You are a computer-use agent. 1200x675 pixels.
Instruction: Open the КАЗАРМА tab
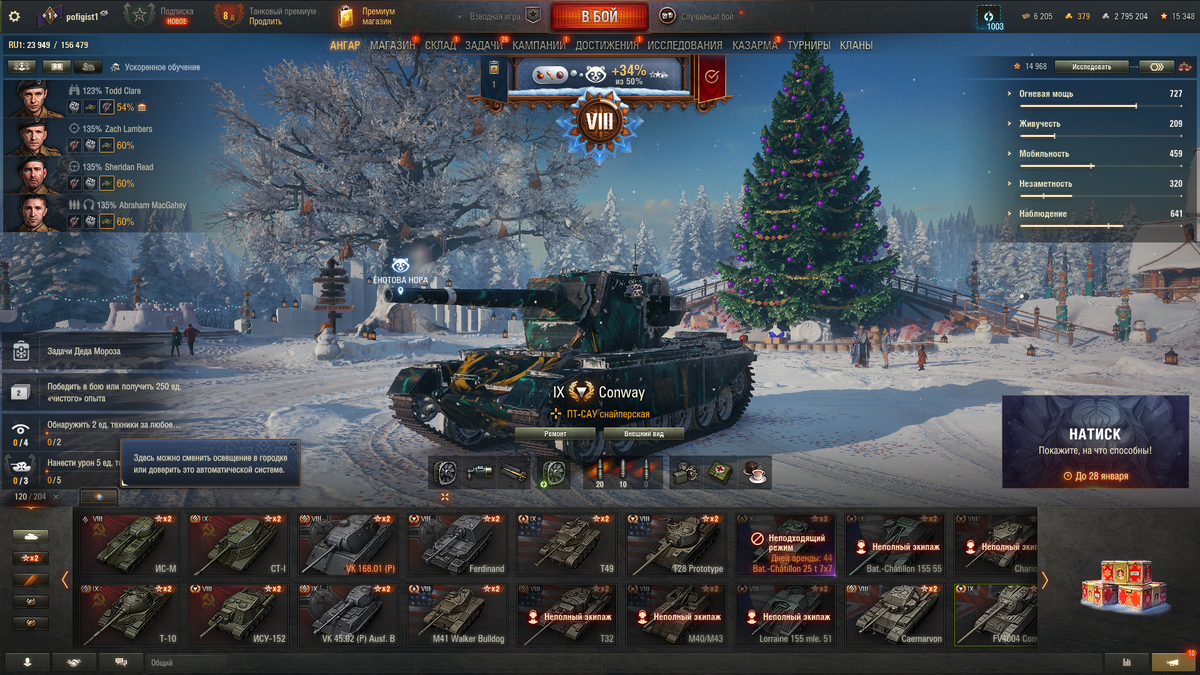coord(754,45)
